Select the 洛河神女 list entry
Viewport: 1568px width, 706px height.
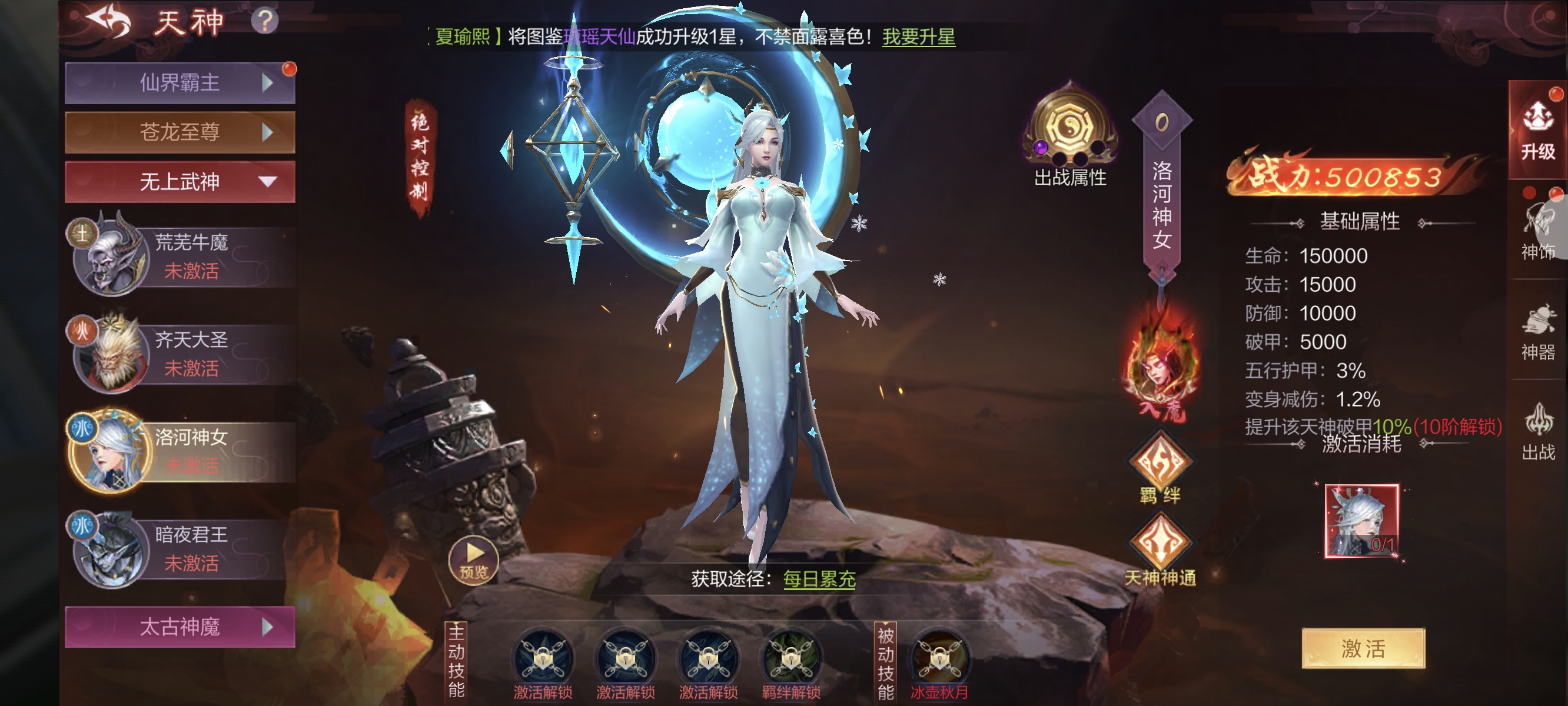(x=181, y=452)
